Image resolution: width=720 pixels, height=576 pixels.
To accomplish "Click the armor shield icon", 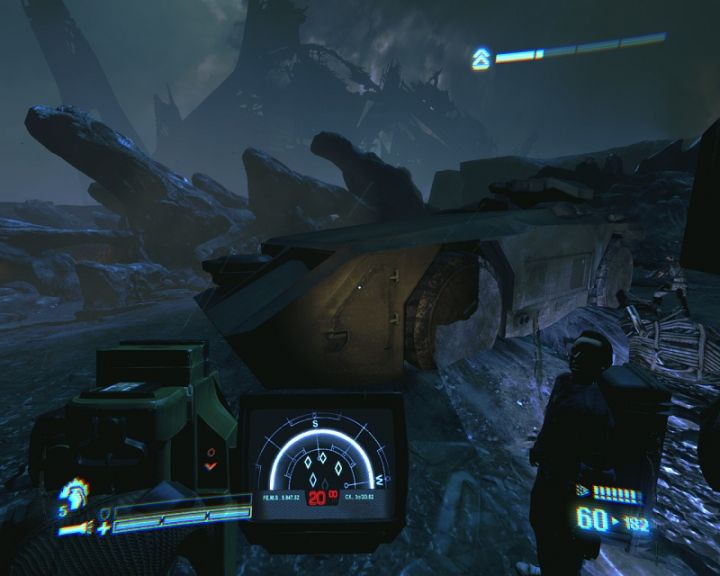I will 103,510.
